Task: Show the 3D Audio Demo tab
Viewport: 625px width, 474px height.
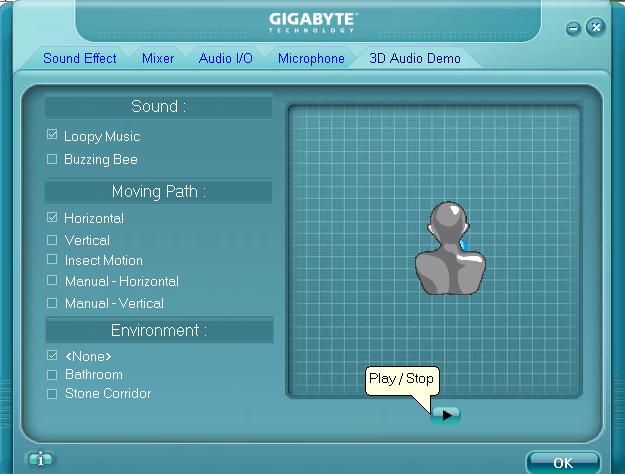Action: tap(415, 59)
